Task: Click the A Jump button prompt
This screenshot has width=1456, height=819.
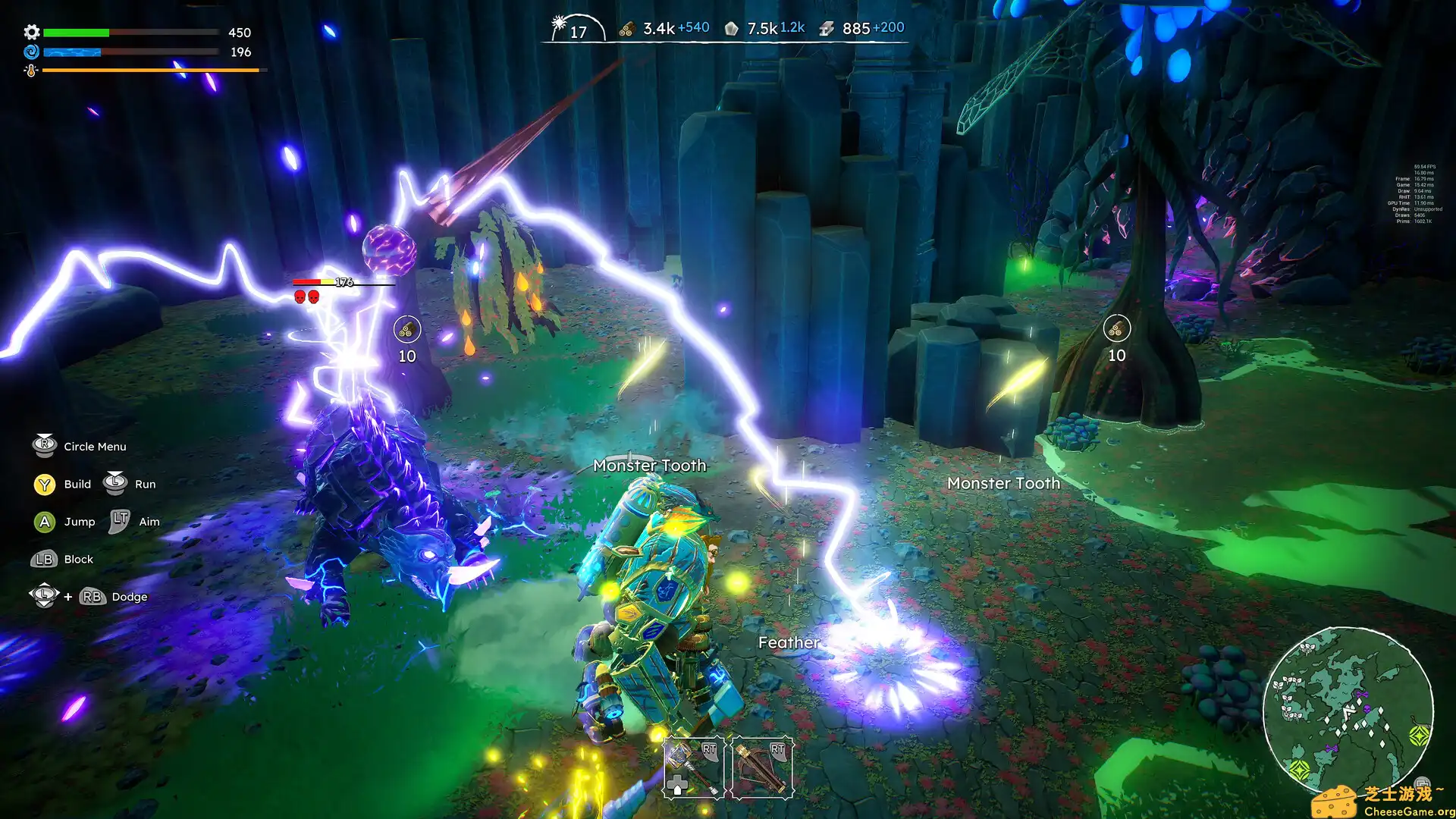Action: (43, 521)
